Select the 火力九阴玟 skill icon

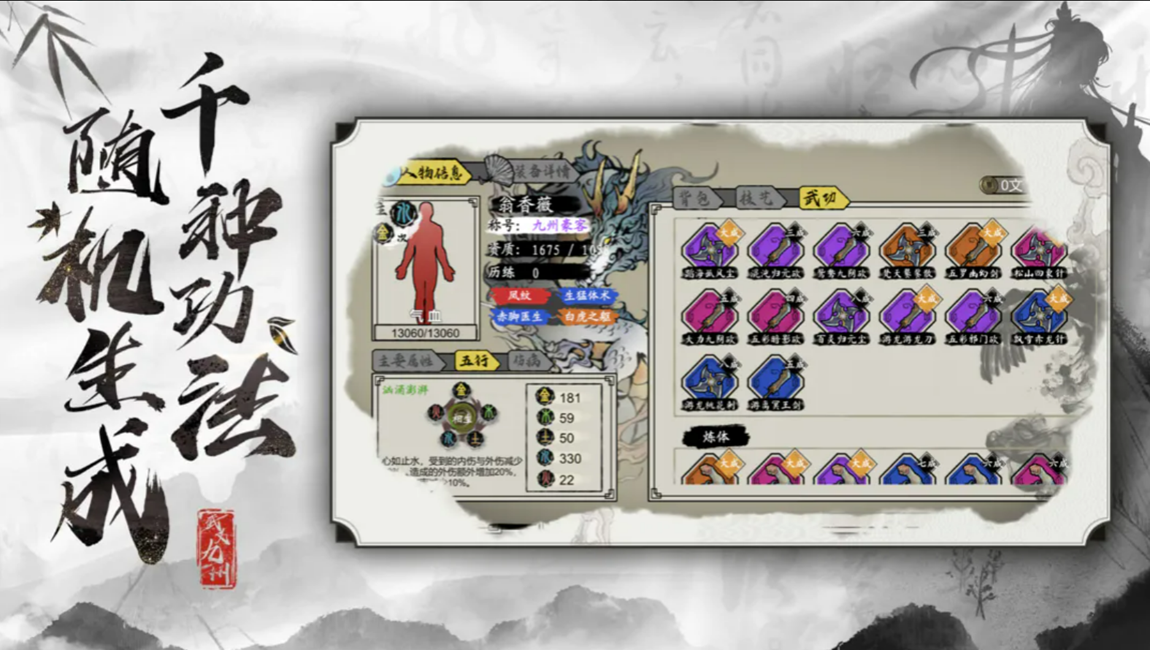pyautogui.click(x=710, y=312)
